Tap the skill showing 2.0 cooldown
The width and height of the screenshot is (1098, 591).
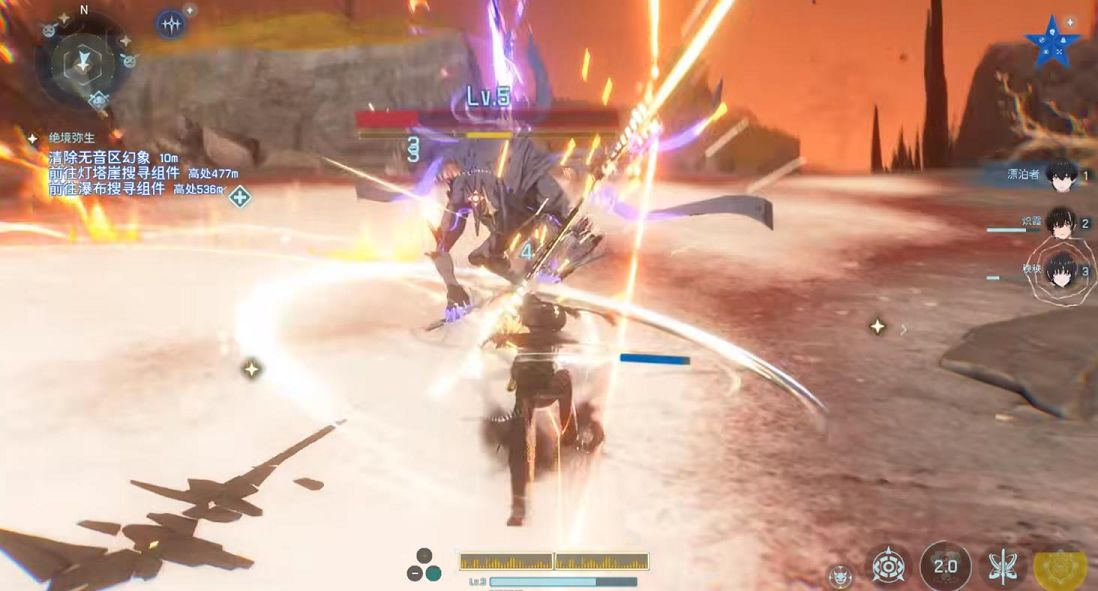pyautogui.click(x=945, y=567)
